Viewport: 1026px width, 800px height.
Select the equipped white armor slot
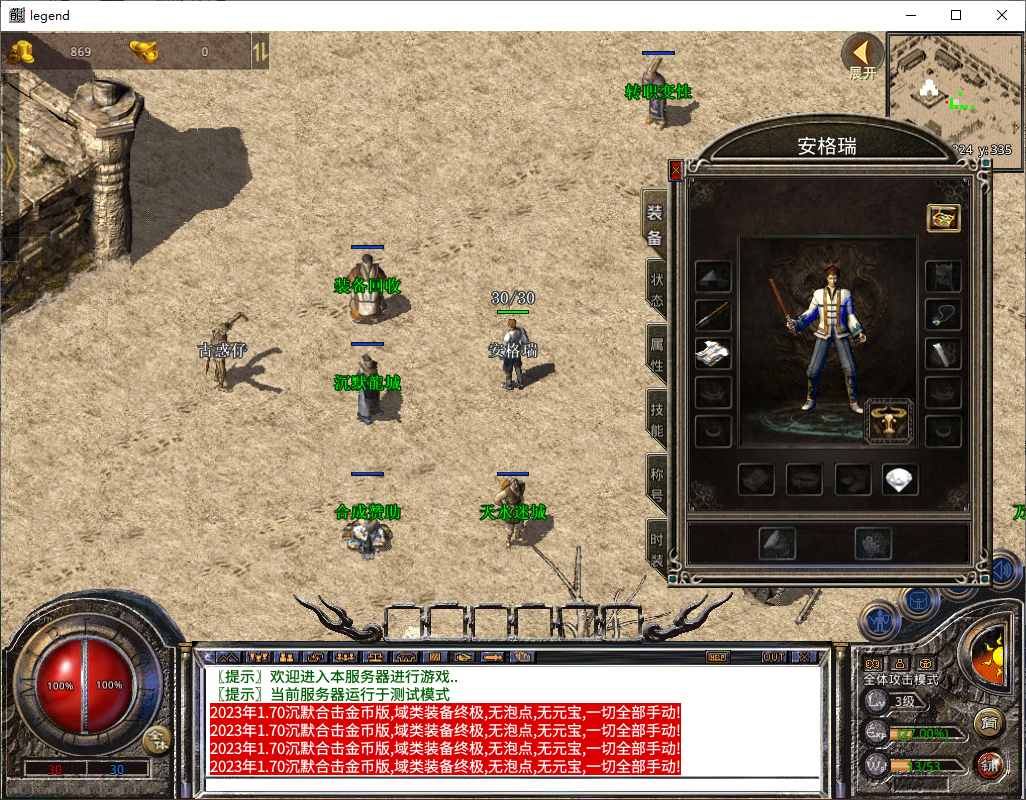(x=713, y=352)
